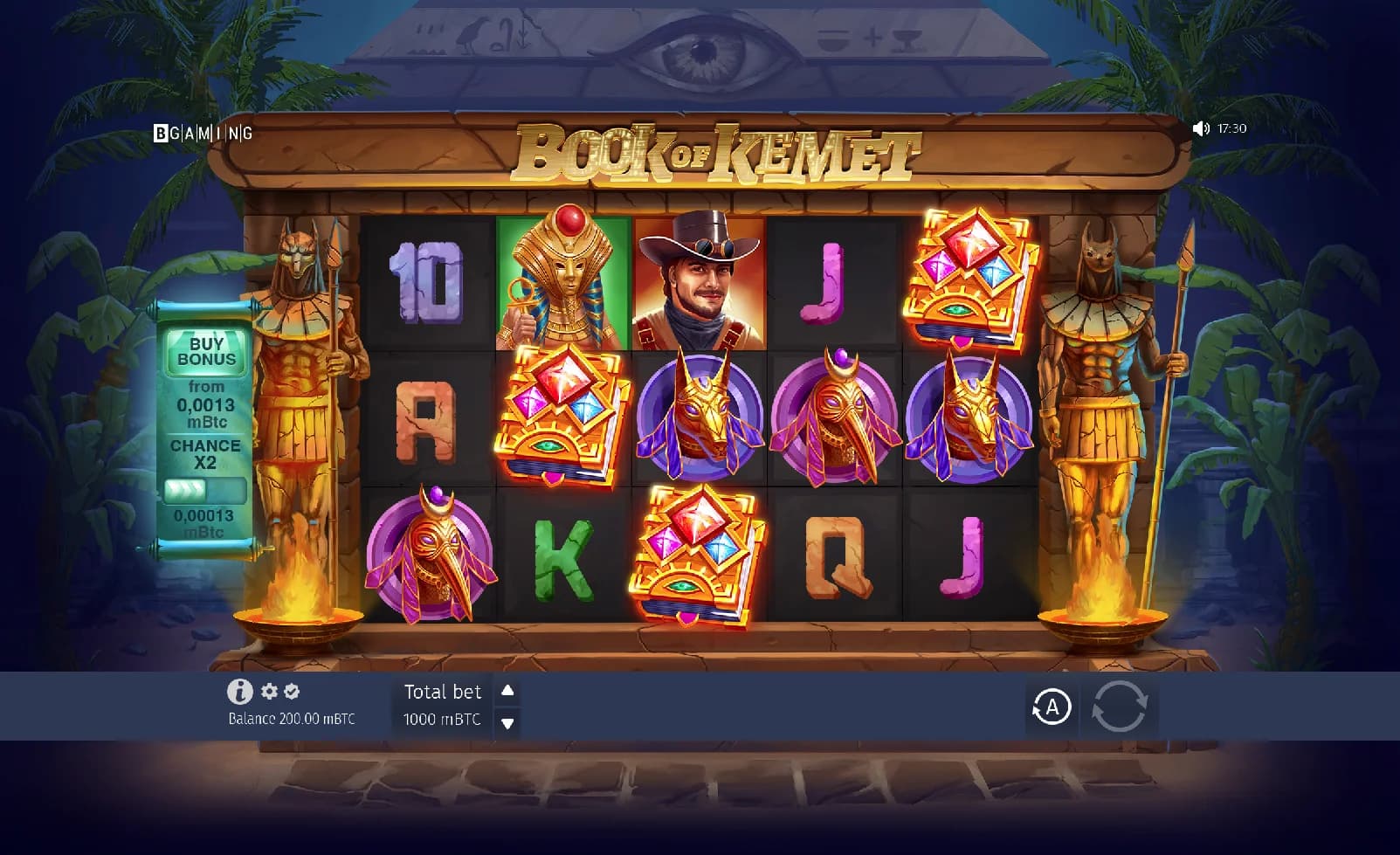
Task: Increase the total bet amount
Action: click(x=507, y=691)
